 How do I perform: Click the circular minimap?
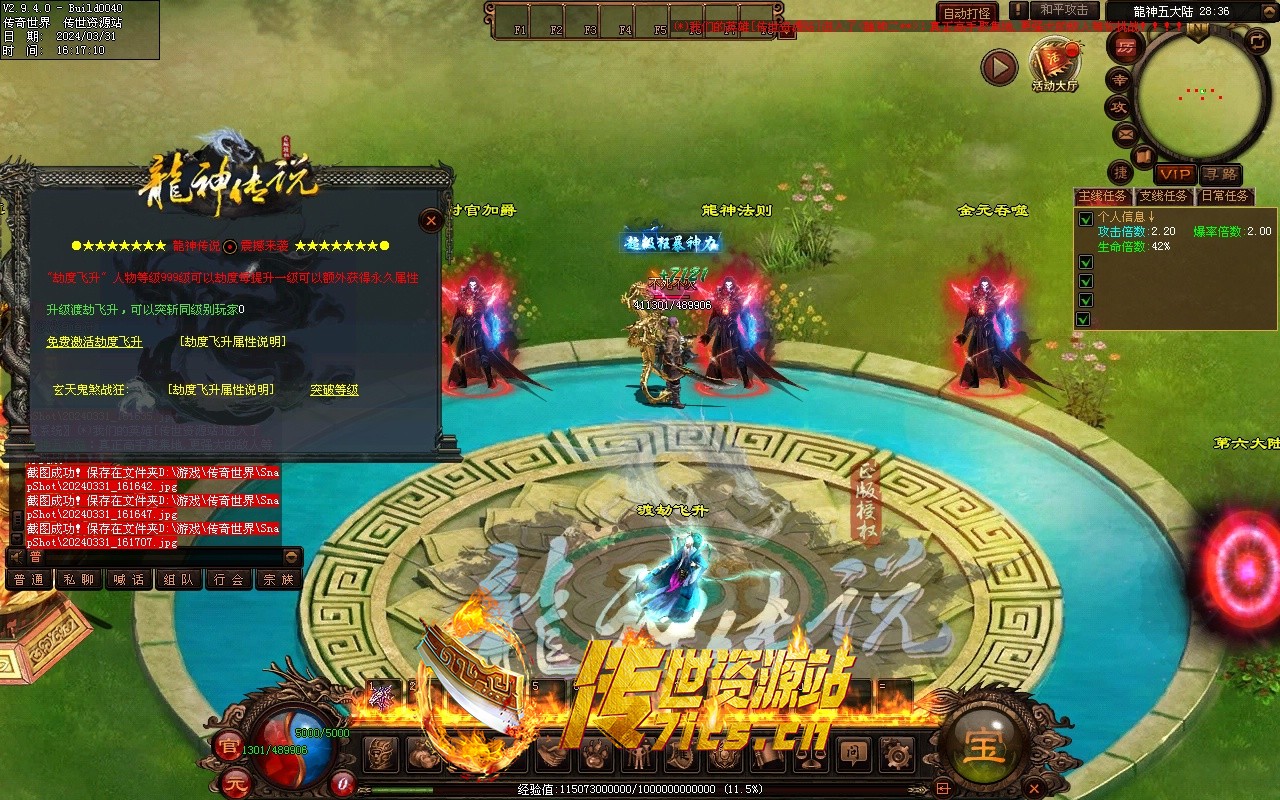tap(1197, 94)
